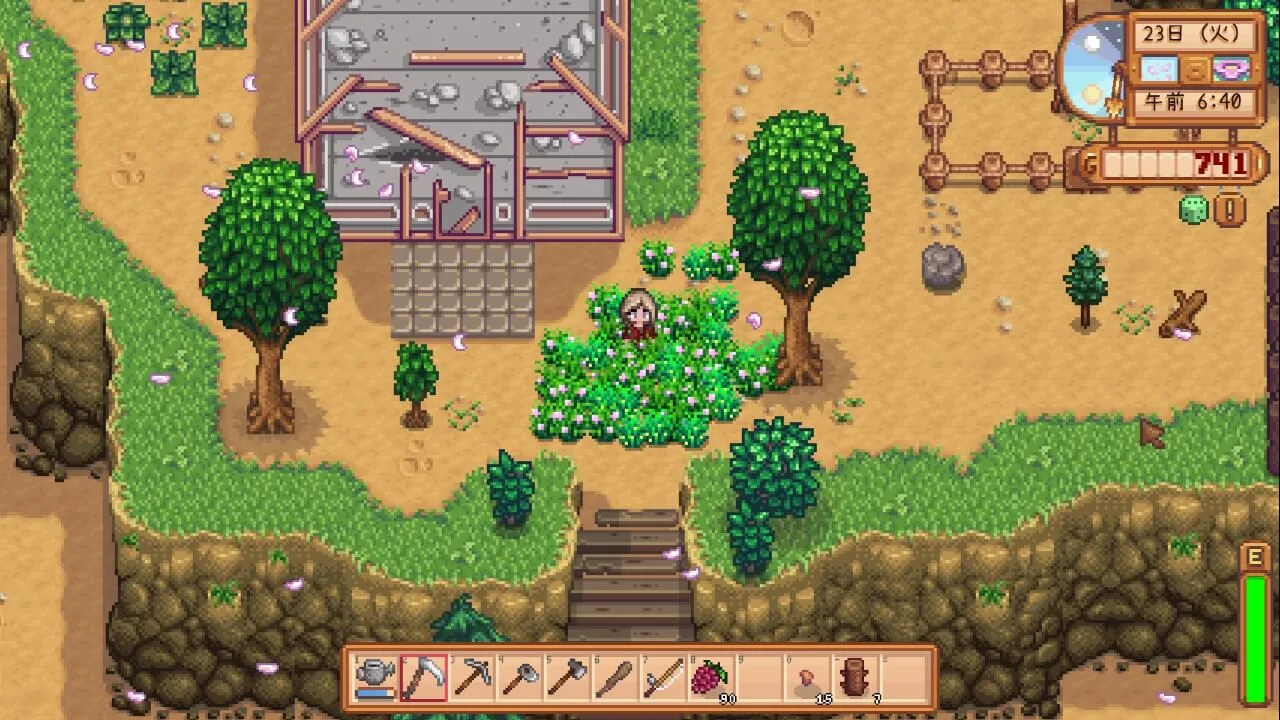Viewport: 1280px width, 720px height.
Task: Equip the pickaxe from the toolbar
Action: (471, 678)
